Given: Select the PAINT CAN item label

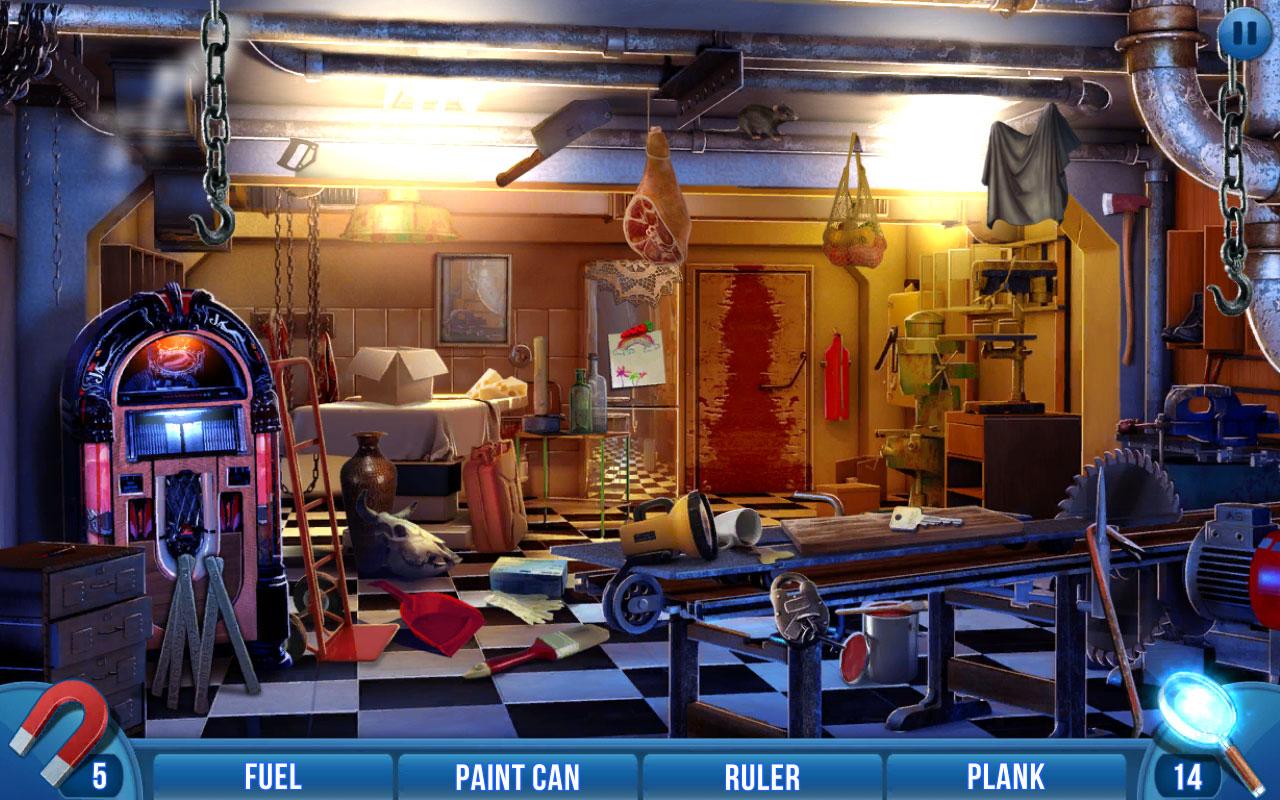Looking at the screenshot, I should [x=517, y=776].
